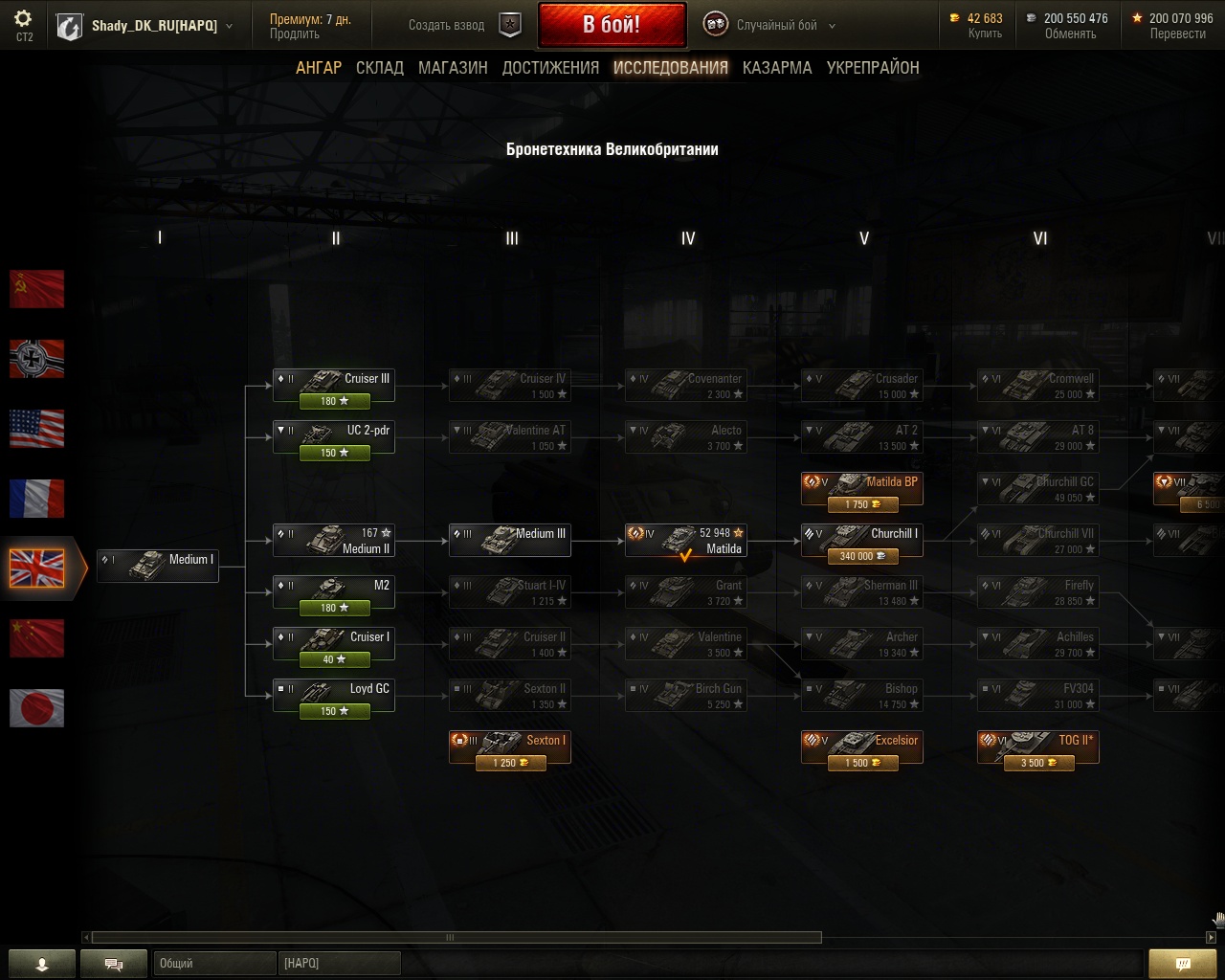1225x980 pixels.
Task: Click Создать взвод to create a platoon
Action: click(446, 26)
